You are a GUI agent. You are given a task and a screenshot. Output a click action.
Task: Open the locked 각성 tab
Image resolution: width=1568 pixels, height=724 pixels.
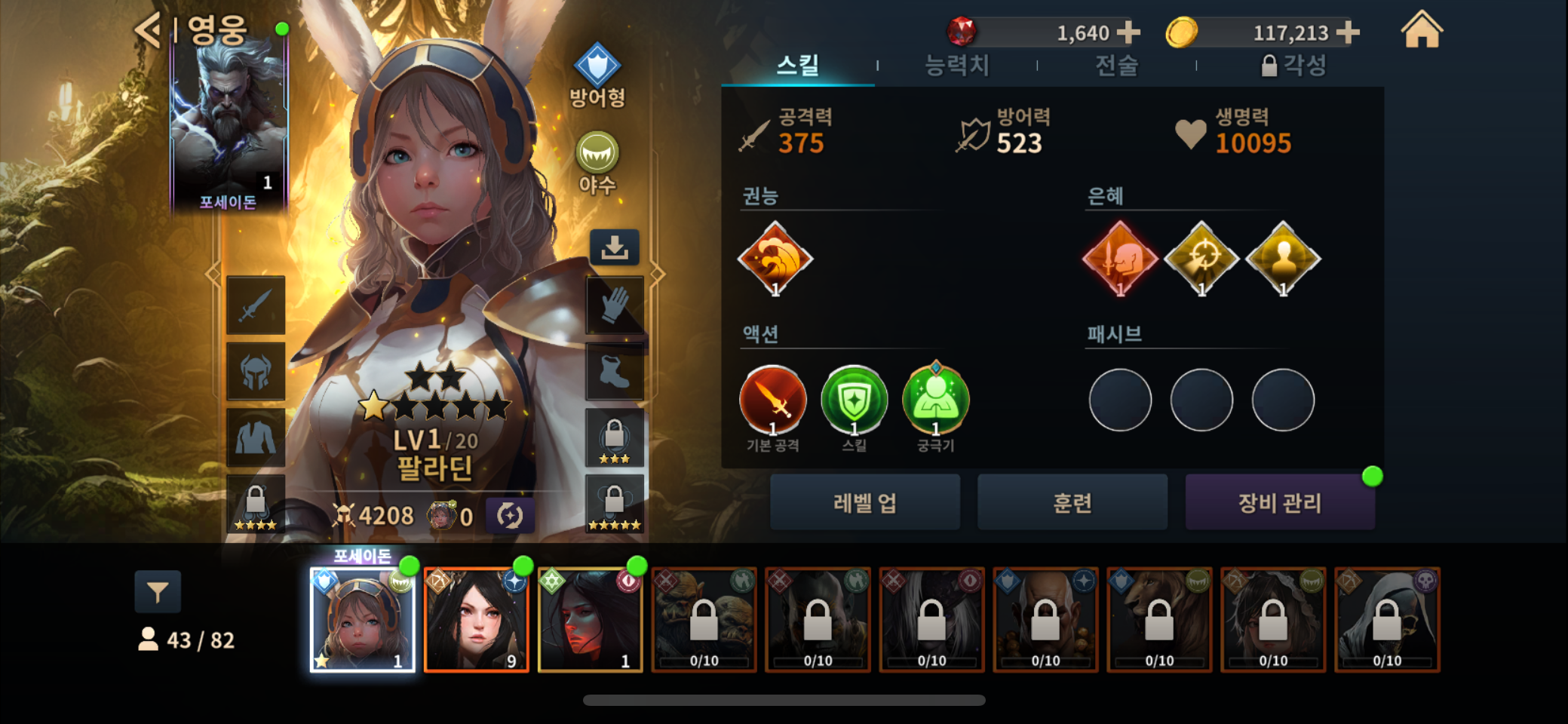pyautogui.click(x=1293, y=66)
